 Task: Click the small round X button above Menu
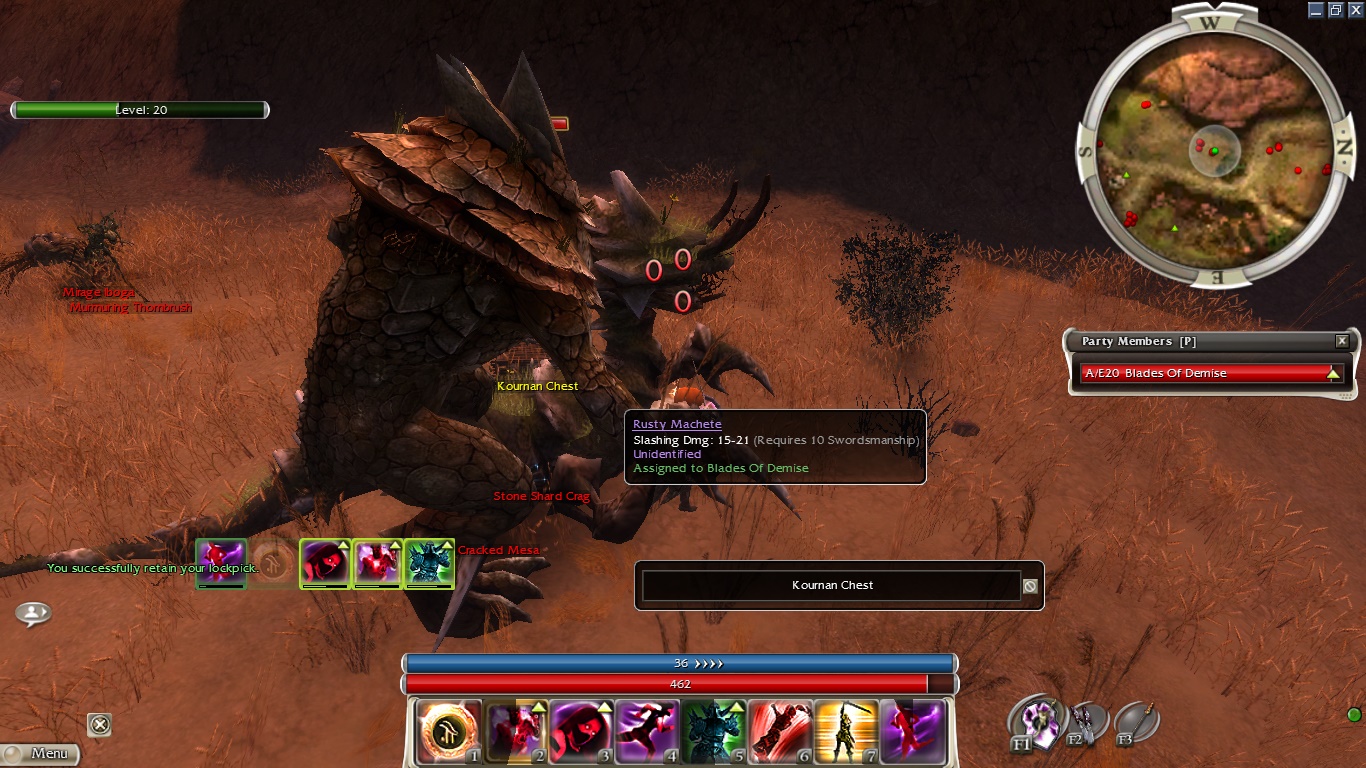99,724
